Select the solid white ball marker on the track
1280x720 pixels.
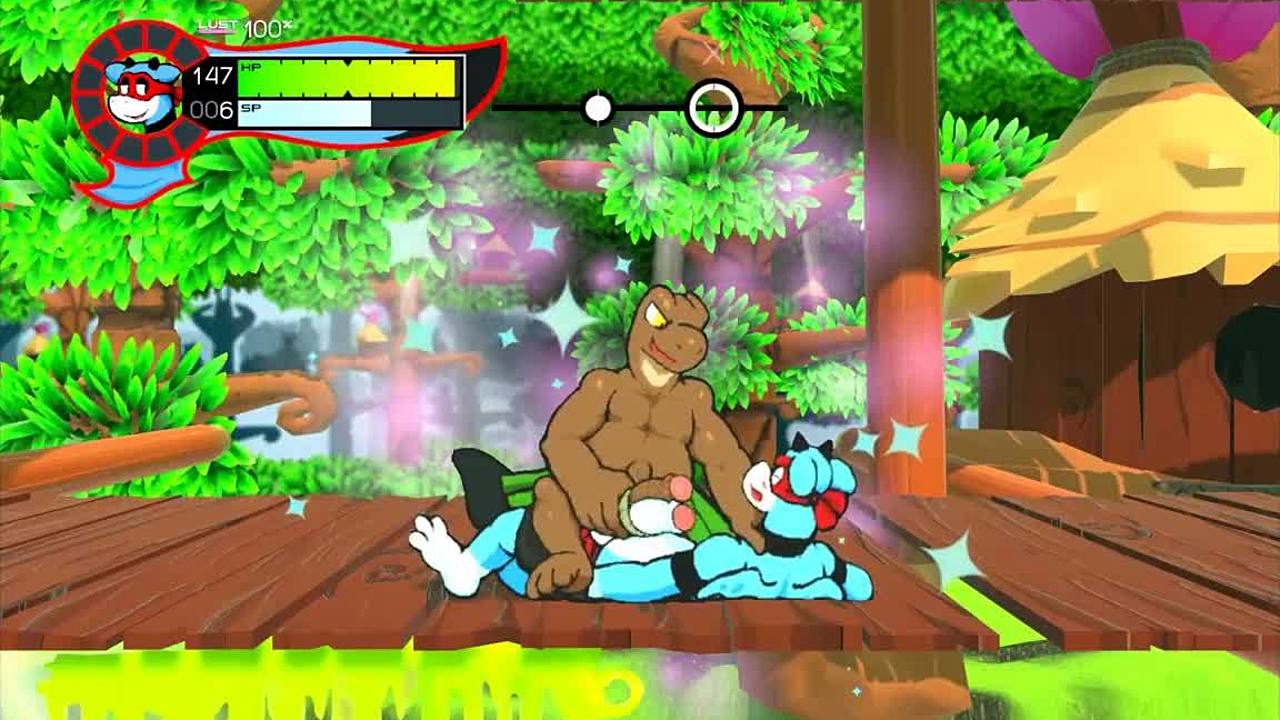598,108
